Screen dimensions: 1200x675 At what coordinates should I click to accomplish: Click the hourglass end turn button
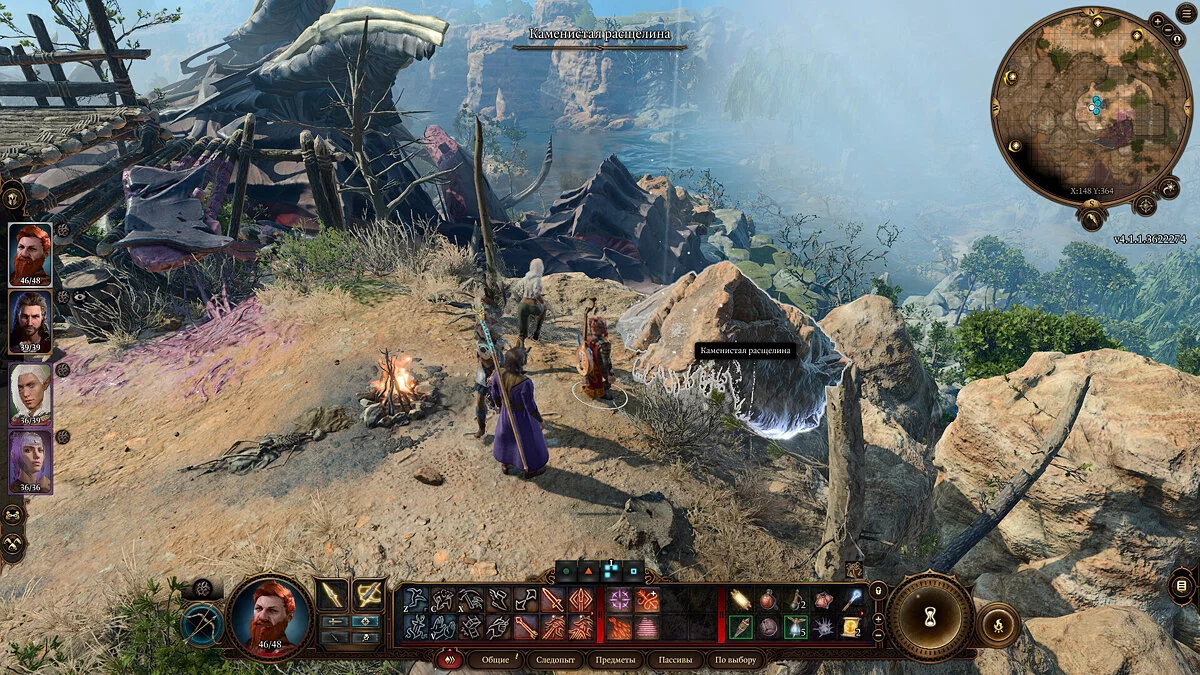click(x=930, y=617)
